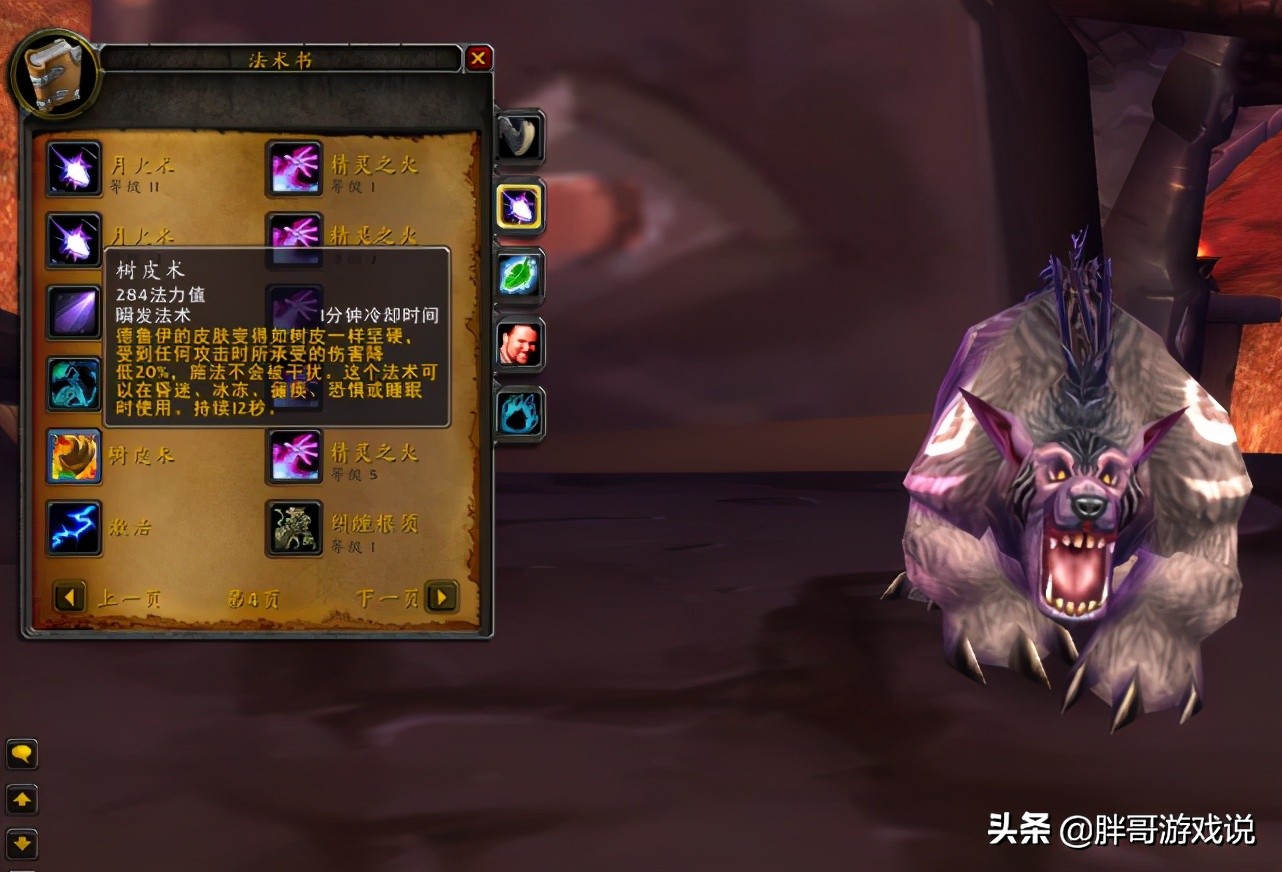1282x872 pixels.
Task: Select the Barkskin (树皮术) spell icon
Action: [72, 455]
